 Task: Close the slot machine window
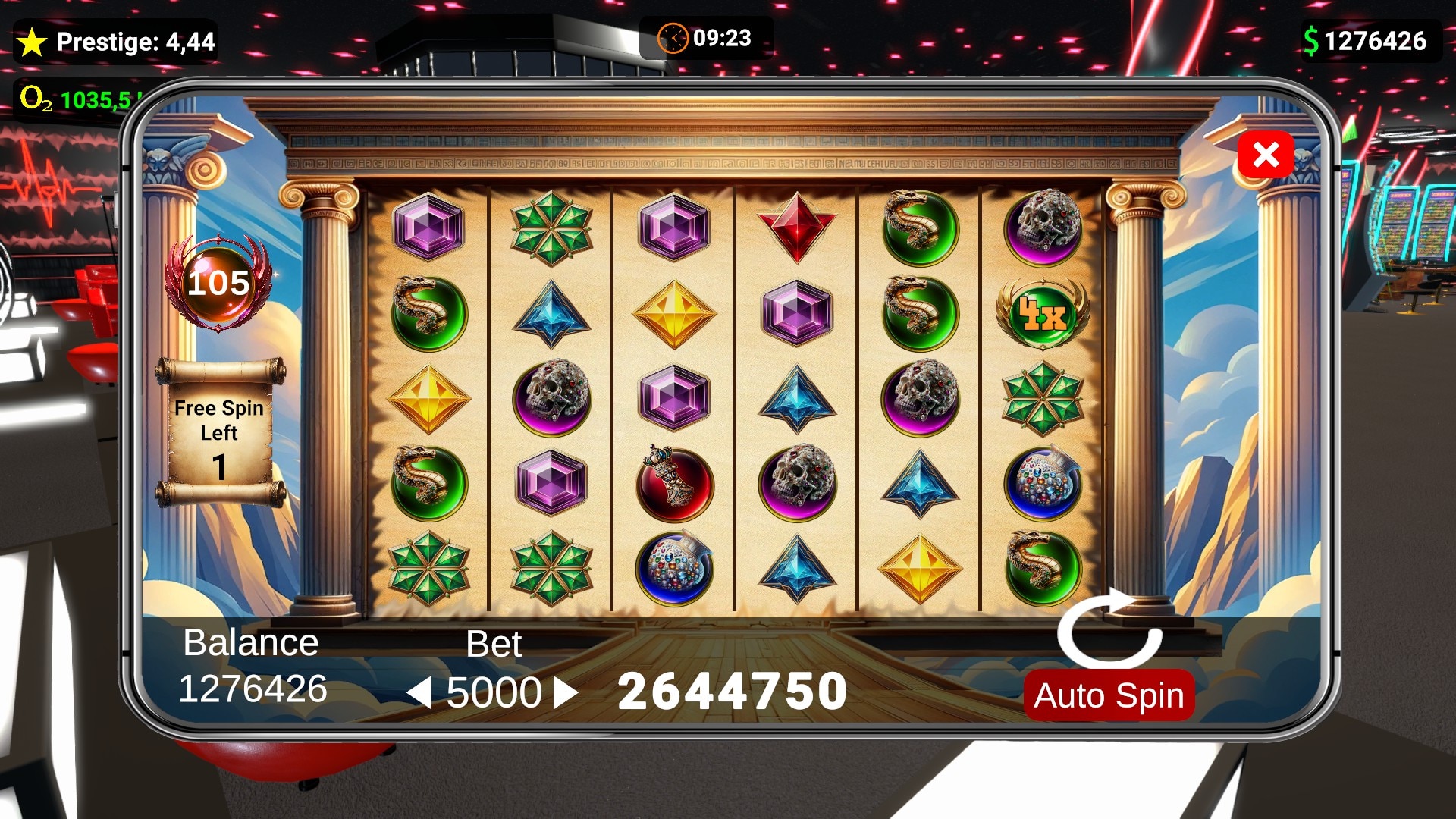(1265, 155)
